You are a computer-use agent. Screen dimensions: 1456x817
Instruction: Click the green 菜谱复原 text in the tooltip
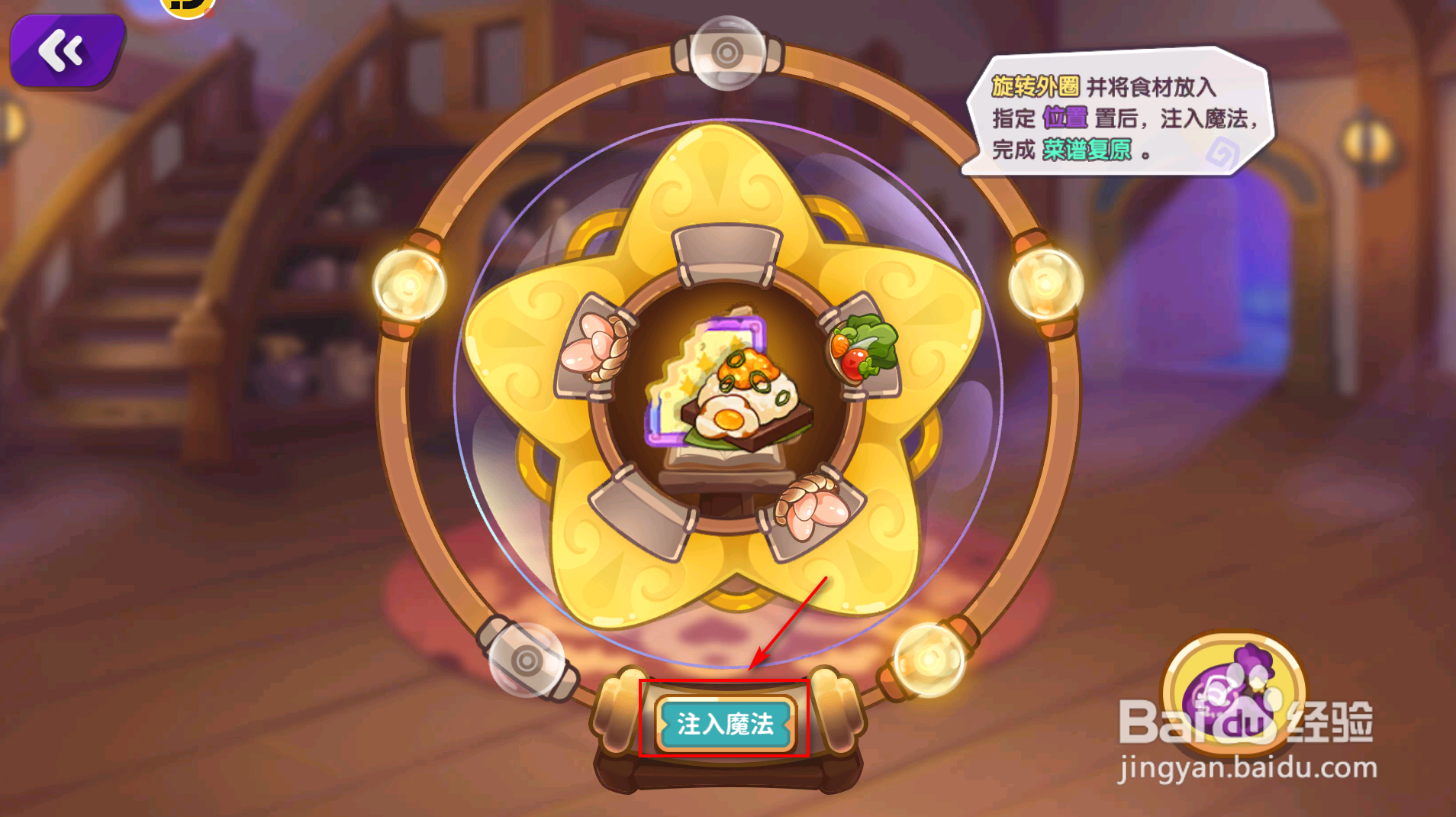coord(1087,150)
